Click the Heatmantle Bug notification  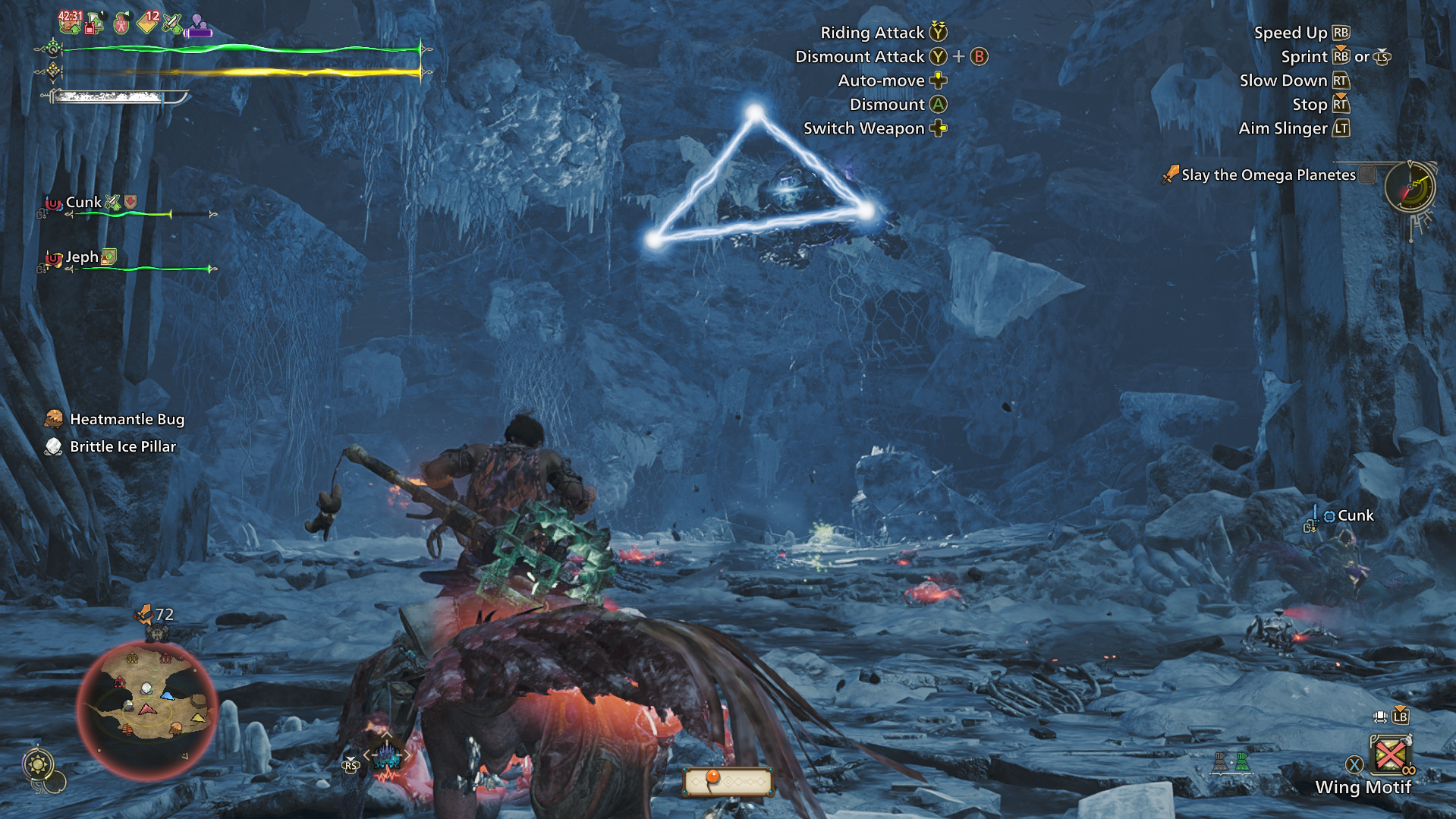[127, 420]
